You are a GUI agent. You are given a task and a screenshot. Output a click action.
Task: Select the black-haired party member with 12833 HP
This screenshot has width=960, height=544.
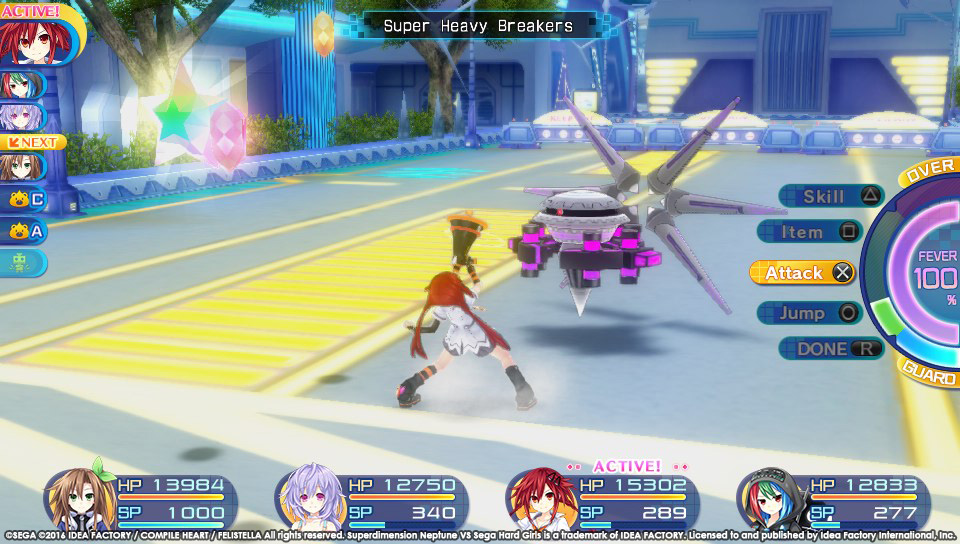(x=832, y=499)
